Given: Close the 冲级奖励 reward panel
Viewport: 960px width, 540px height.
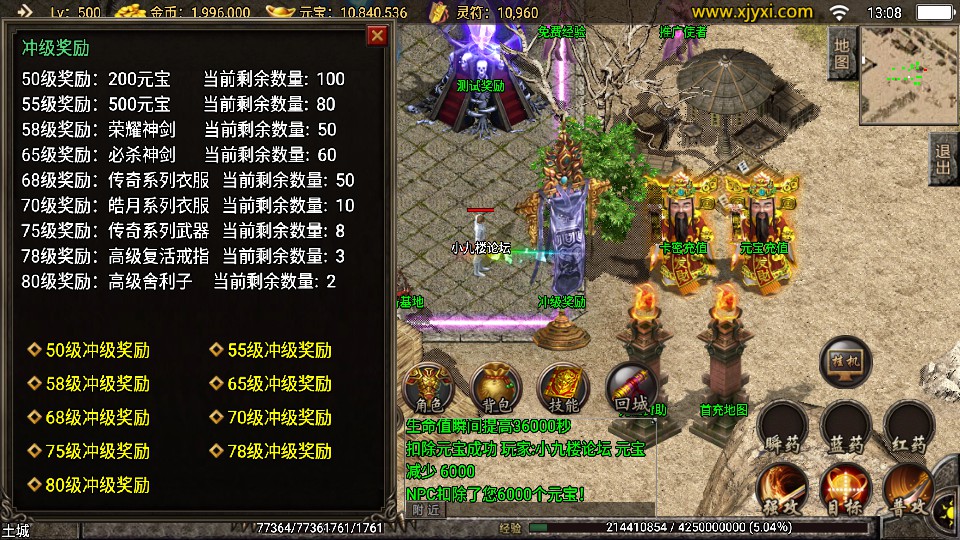Looking at the screenshot, I should tap(377, 36).
